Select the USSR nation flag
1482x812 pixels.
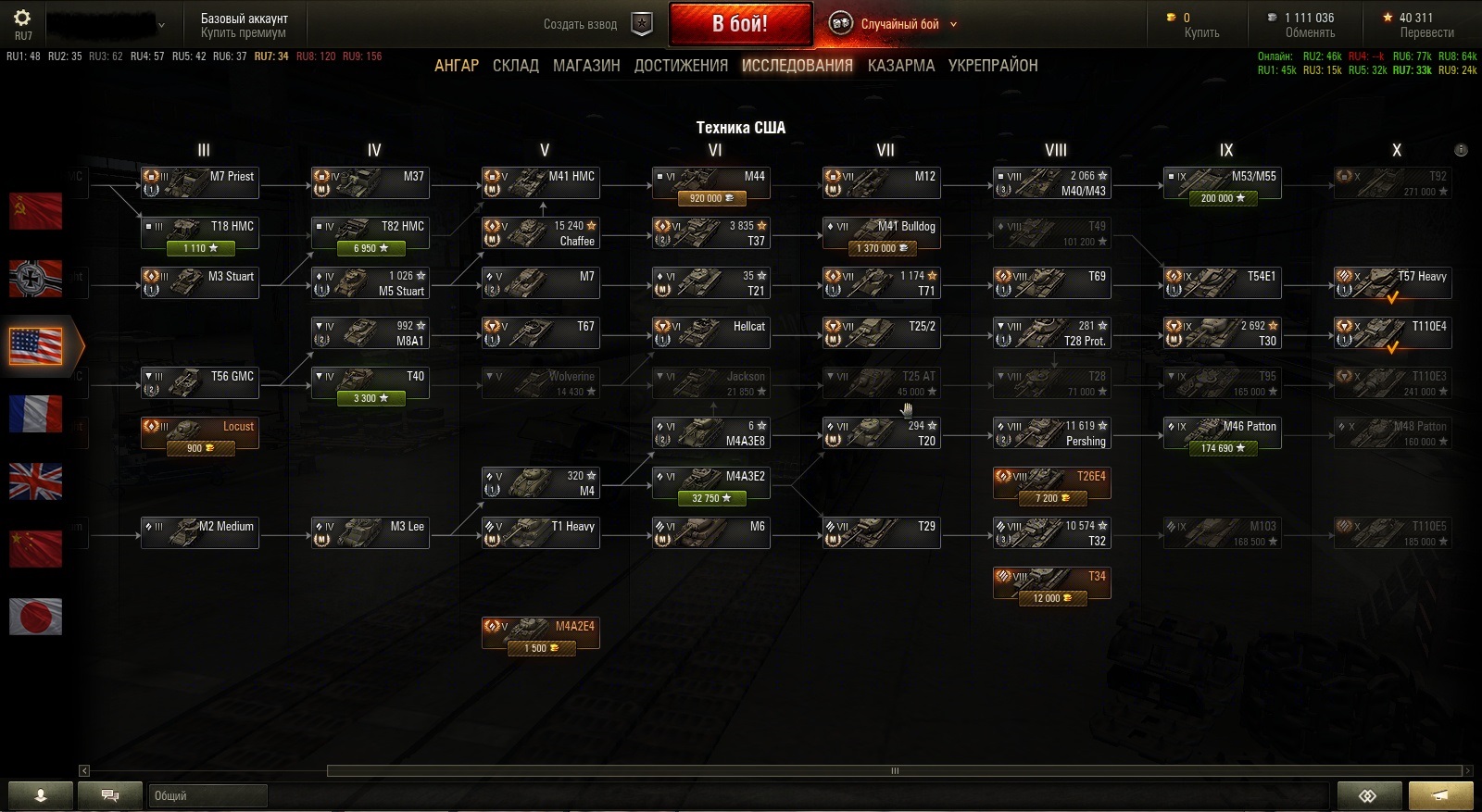click(35, 211)
